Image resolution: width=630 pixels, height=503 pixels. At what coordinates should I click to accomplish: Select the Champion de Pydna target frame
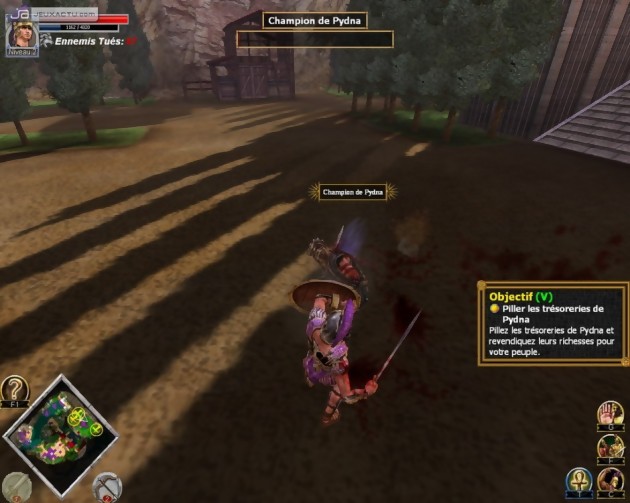pyautogui.click(x=315, y=29)
